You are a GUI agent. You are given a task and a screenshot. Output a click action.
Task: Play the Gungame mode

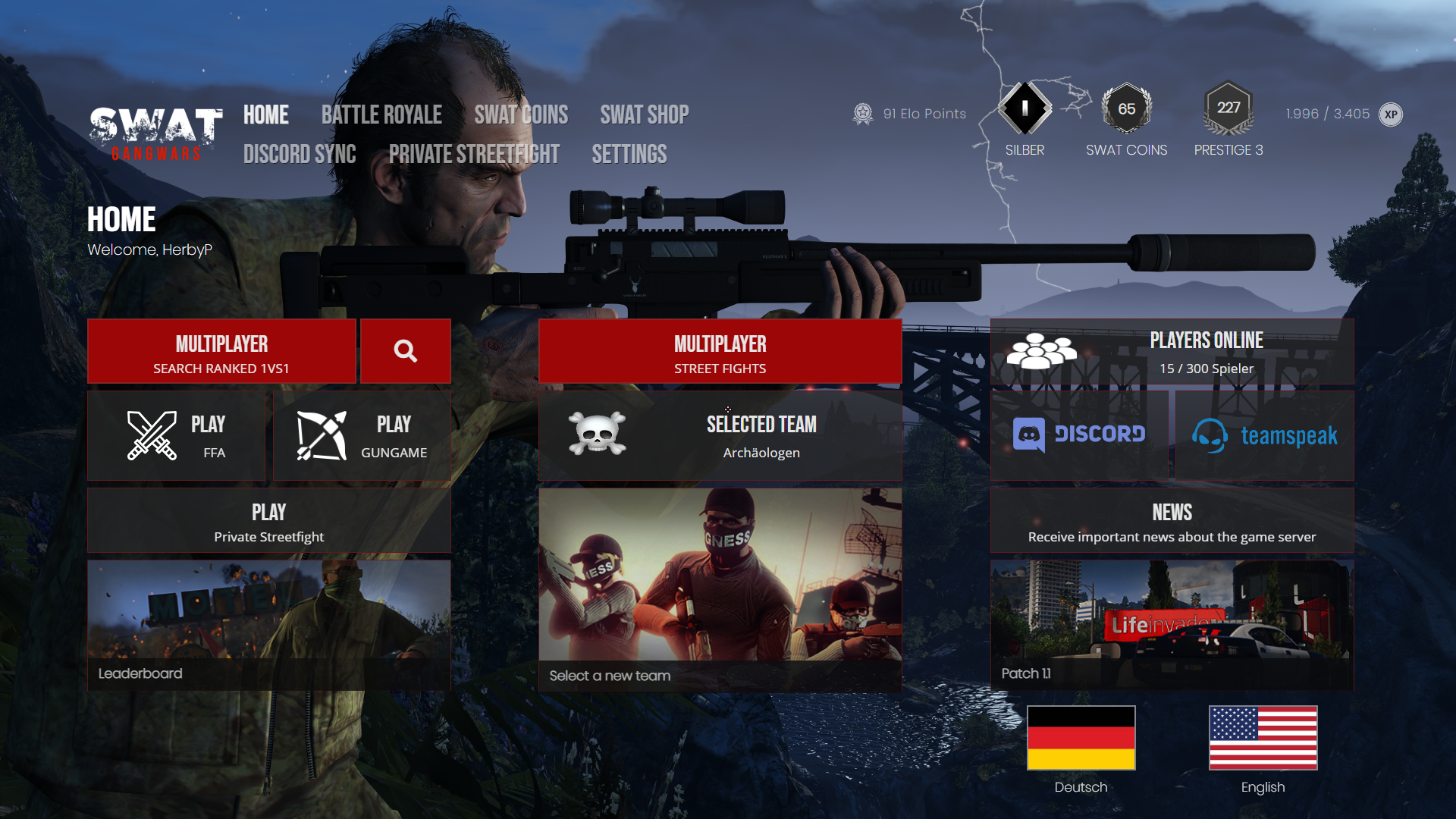point(362,435)
